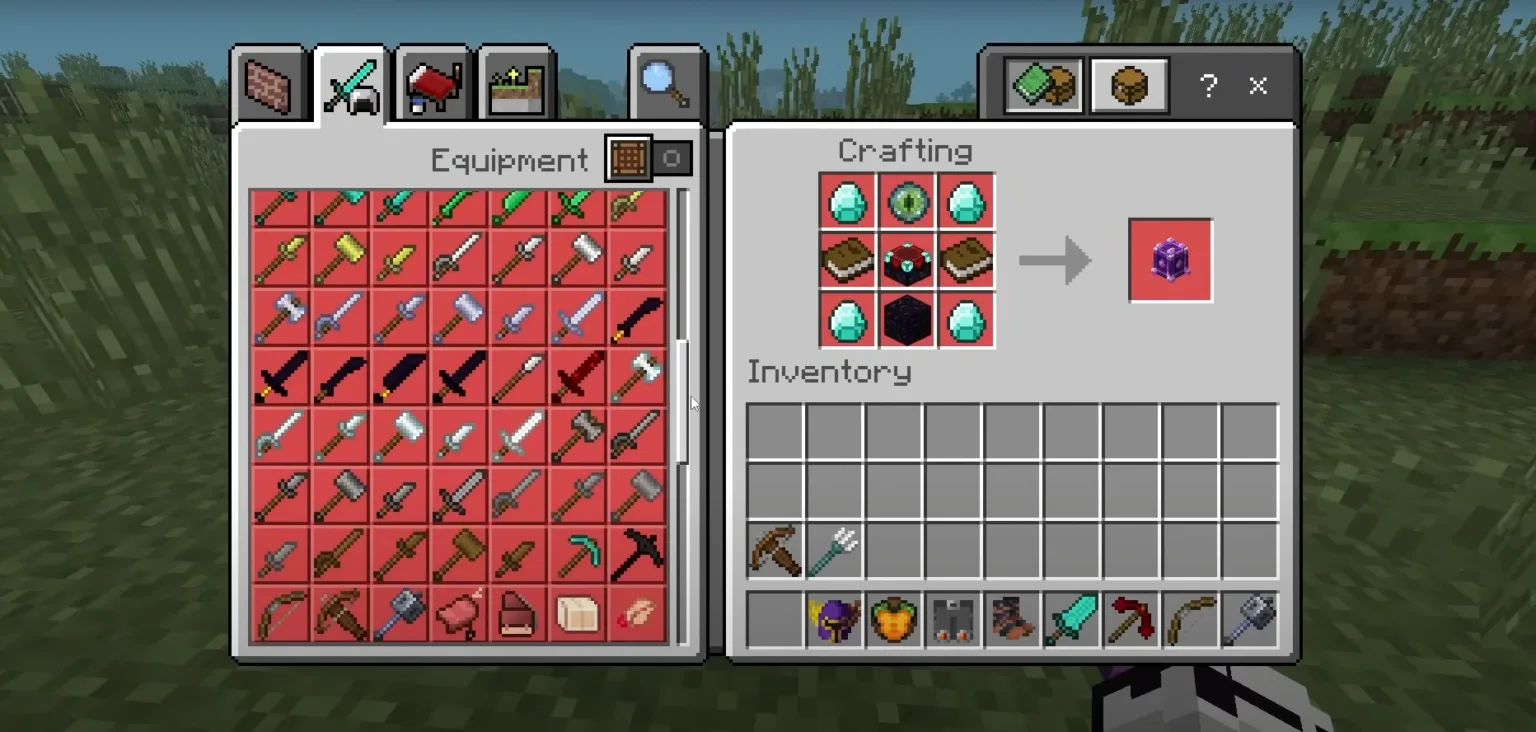Pick the obsidian block in crafting grid
This screenshot has width=1536, height=732.
click(x=908, y=321)
